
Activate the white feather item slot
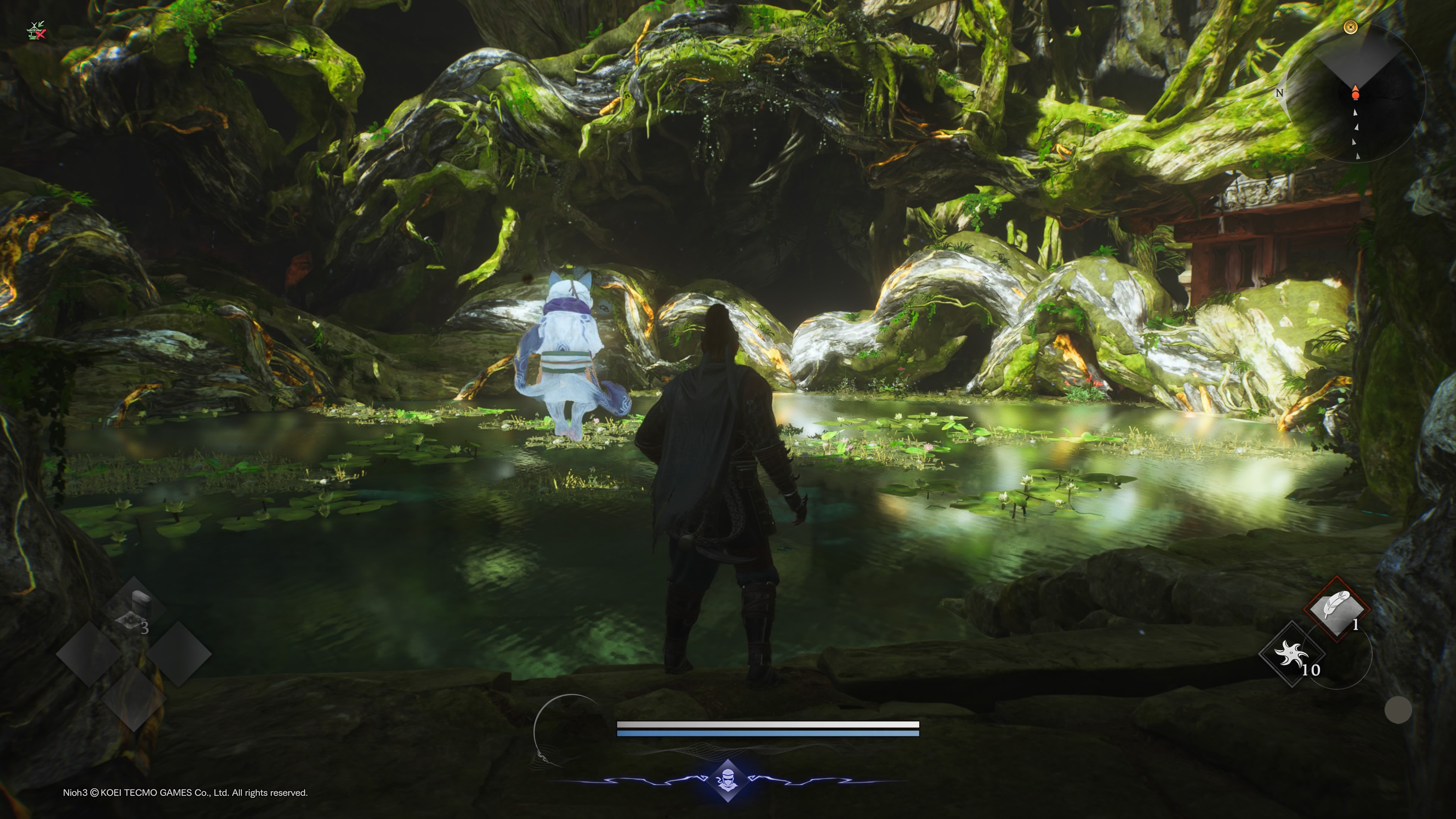click(x=1336, y=608)
